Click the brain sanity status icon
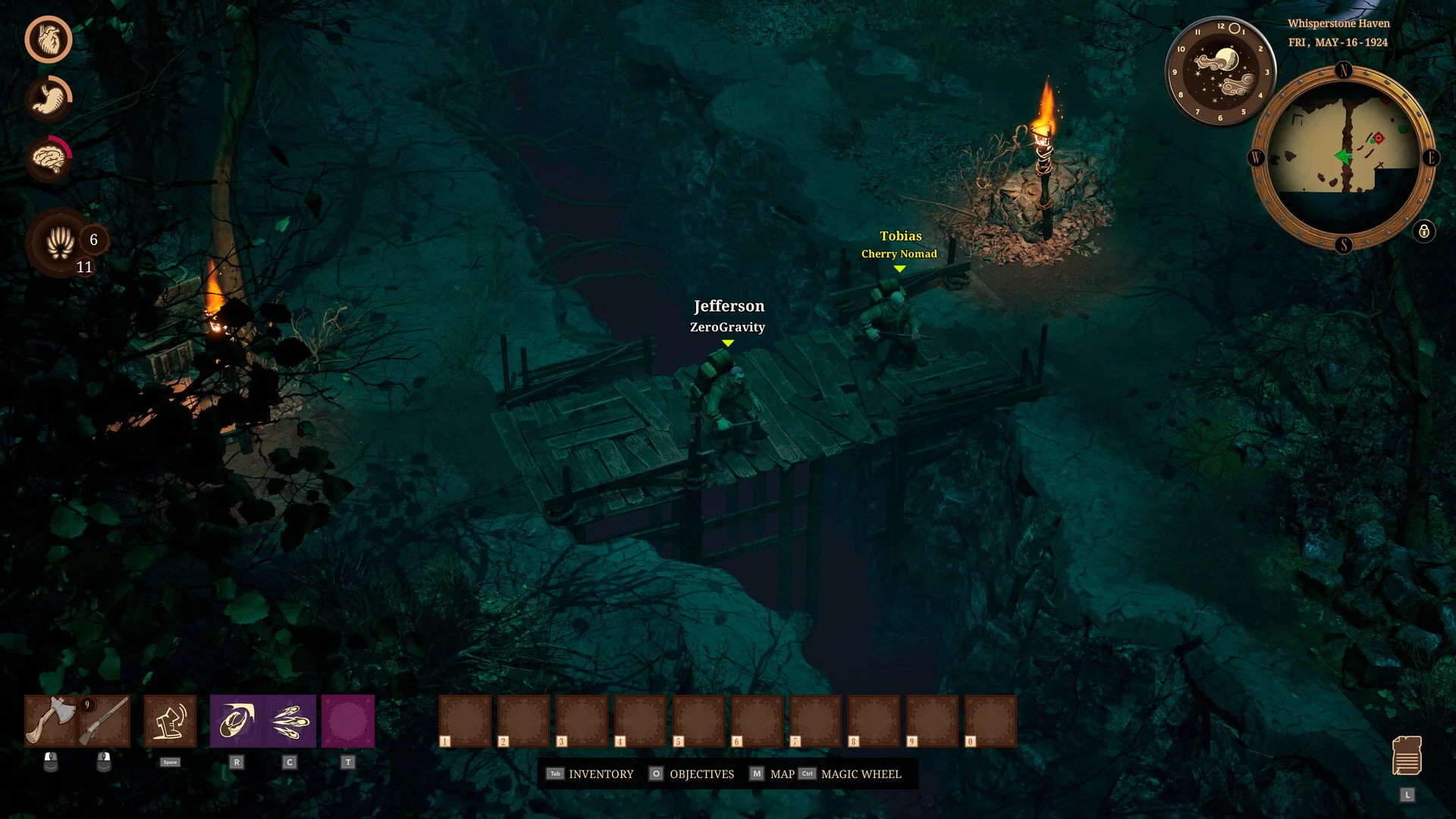 click(49, 158)
